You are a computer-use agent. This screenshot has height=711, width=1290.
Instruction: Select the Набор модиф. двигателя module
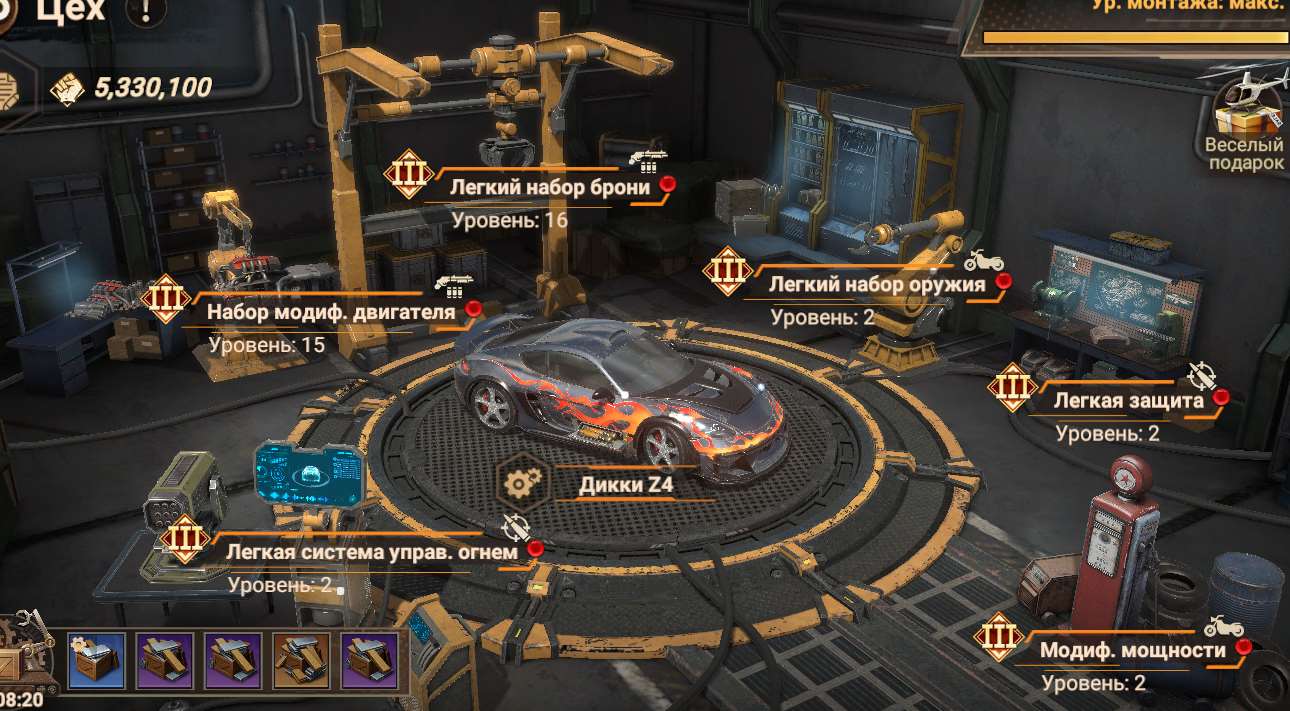tap(330, 312)
